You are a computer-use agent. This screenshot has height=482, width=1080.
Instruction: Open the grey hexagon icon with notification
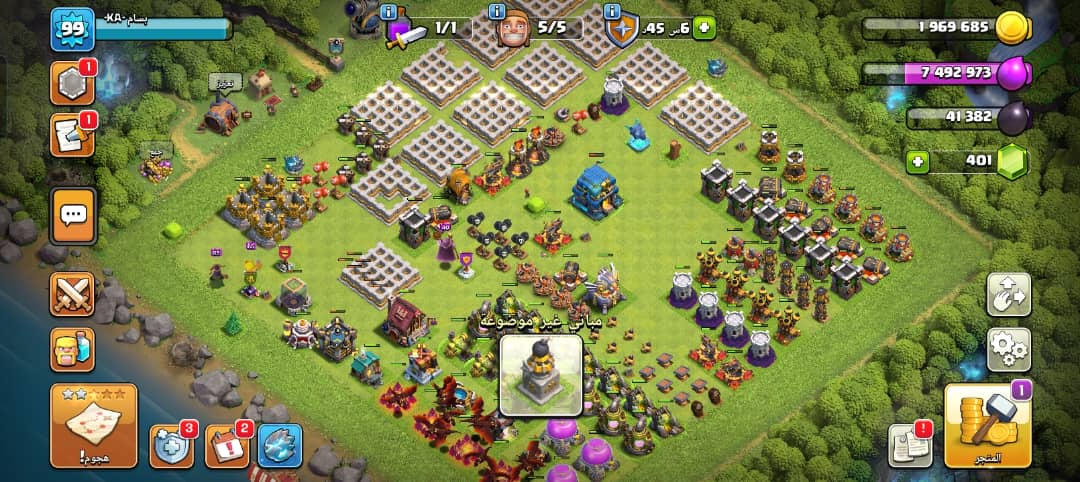point(72,84)
